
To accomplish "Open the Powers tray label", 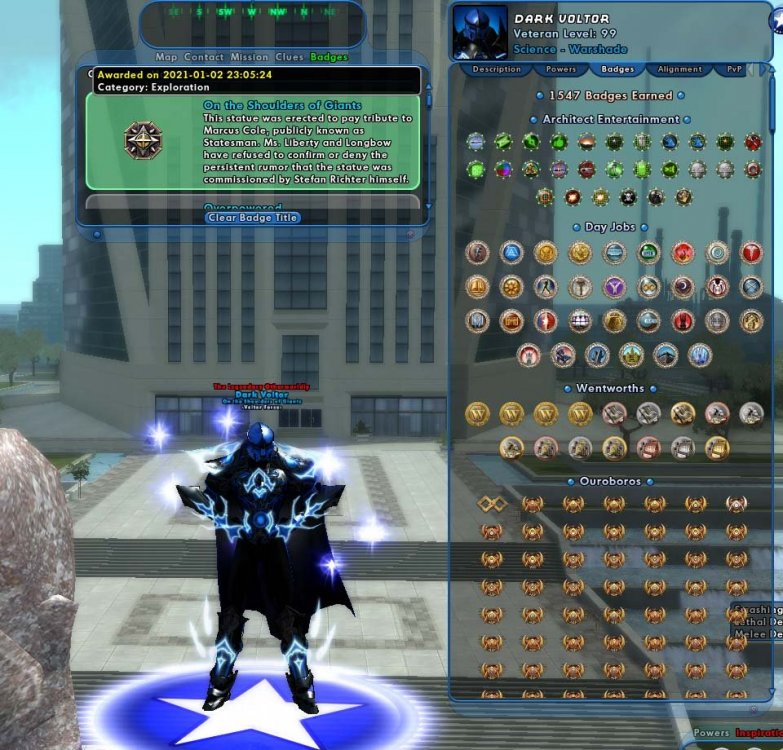I will coord(711,733).
